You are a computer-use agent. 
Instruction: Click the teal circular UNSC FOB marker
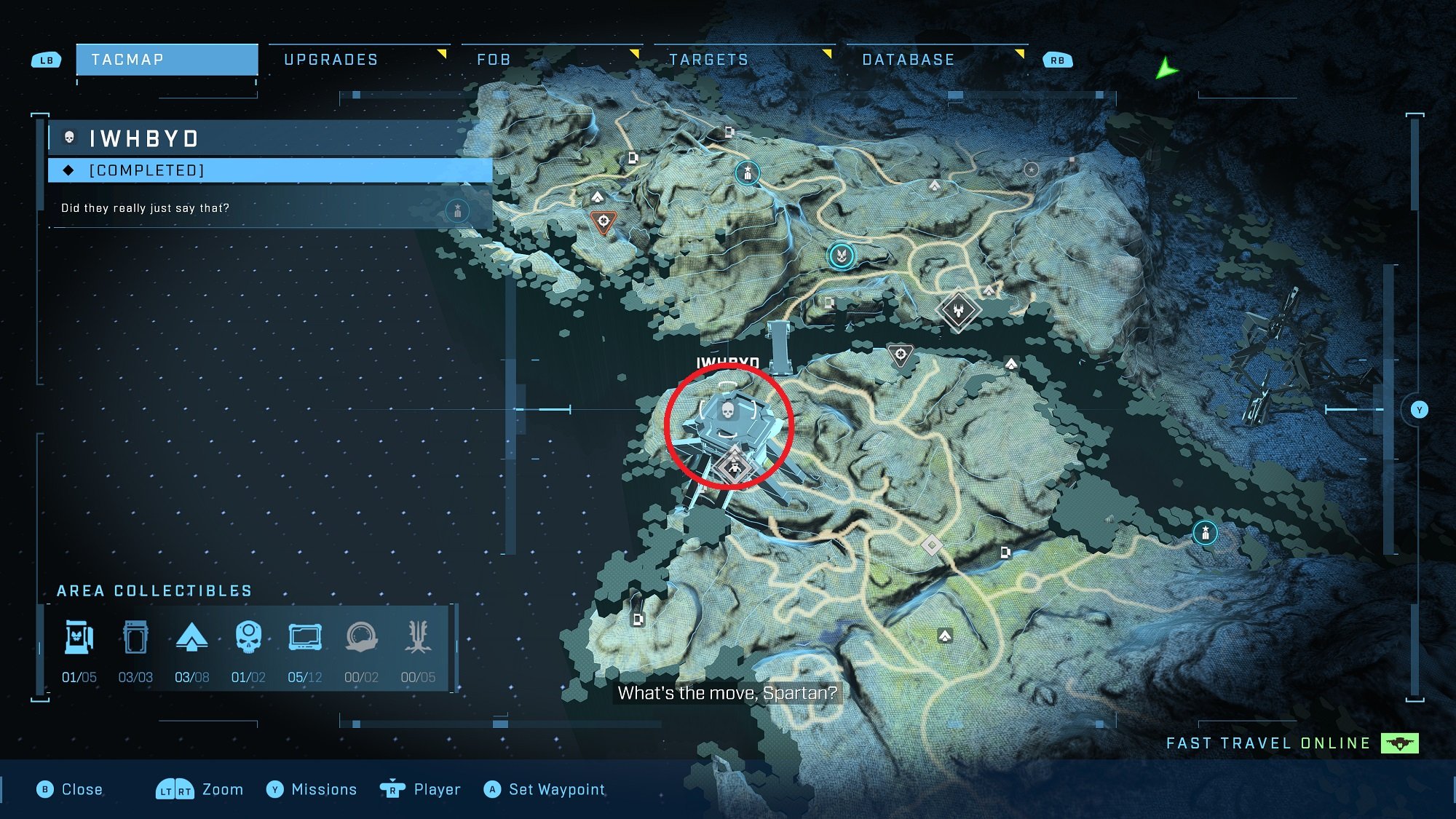tap(841, 256)
